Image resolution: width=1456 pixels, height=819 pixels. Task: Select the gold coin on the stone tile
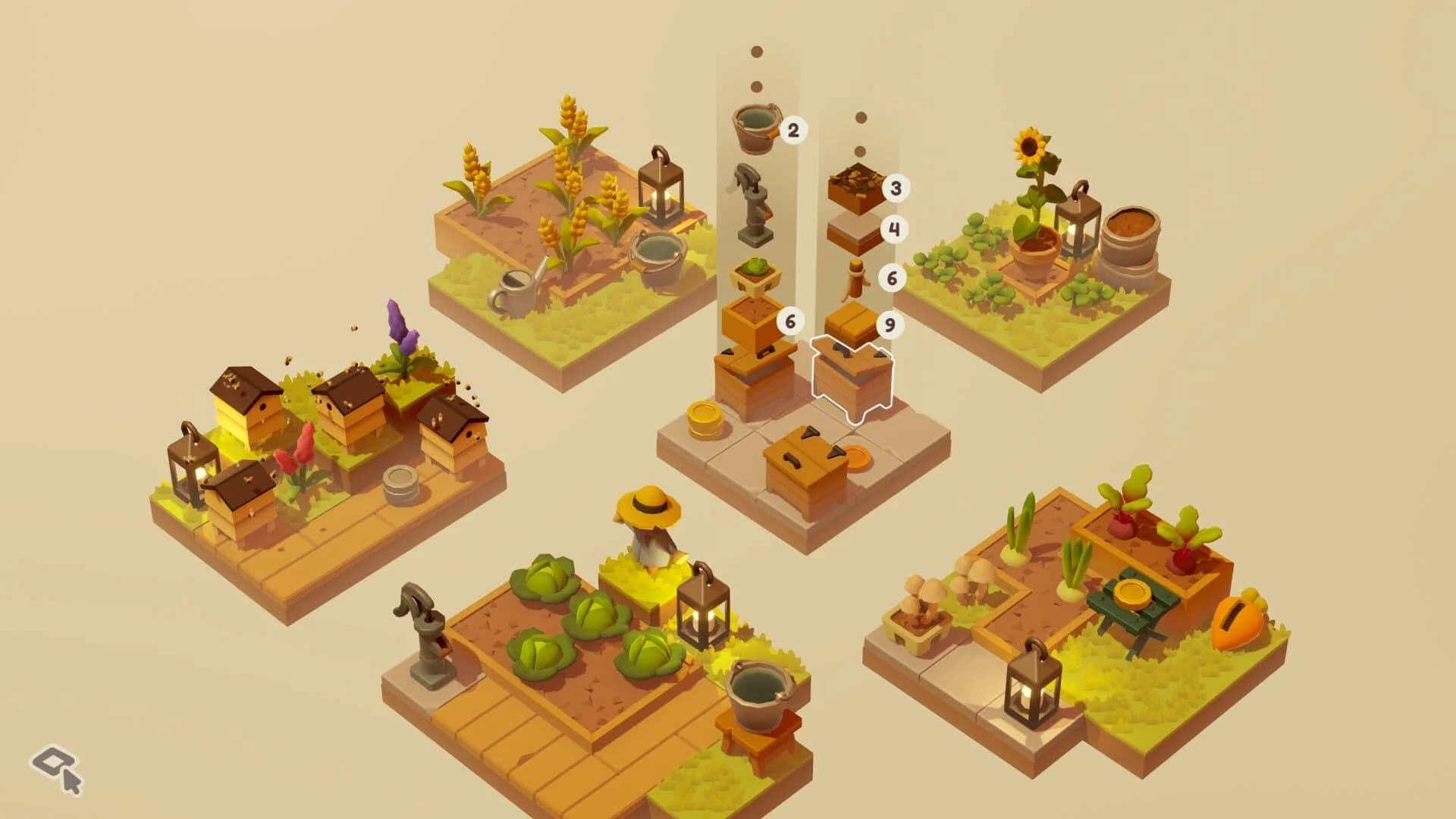[706, 422]
